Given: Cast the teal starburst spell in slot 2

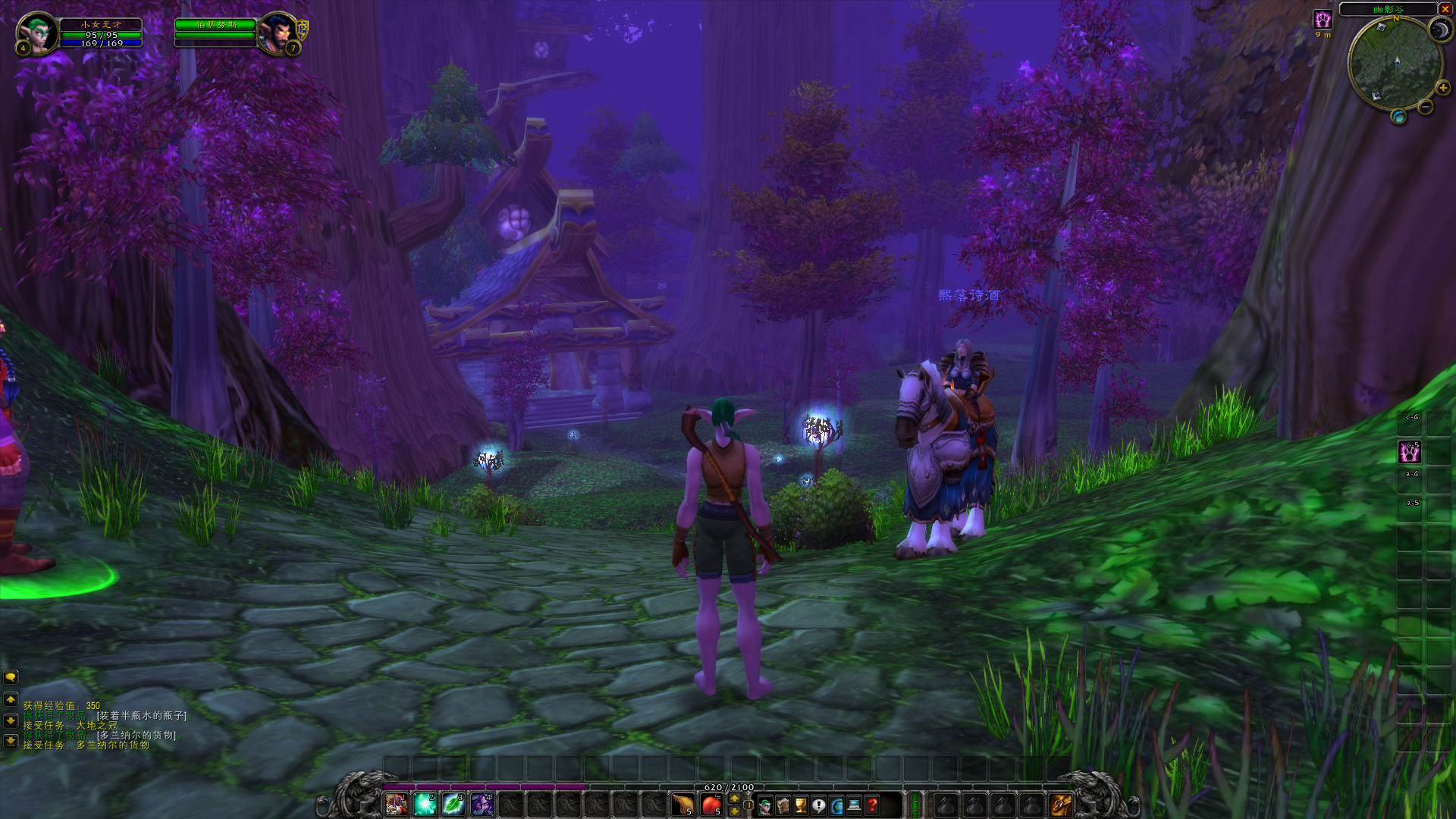Looking at the screenshot, I should [x=425, y=804].
